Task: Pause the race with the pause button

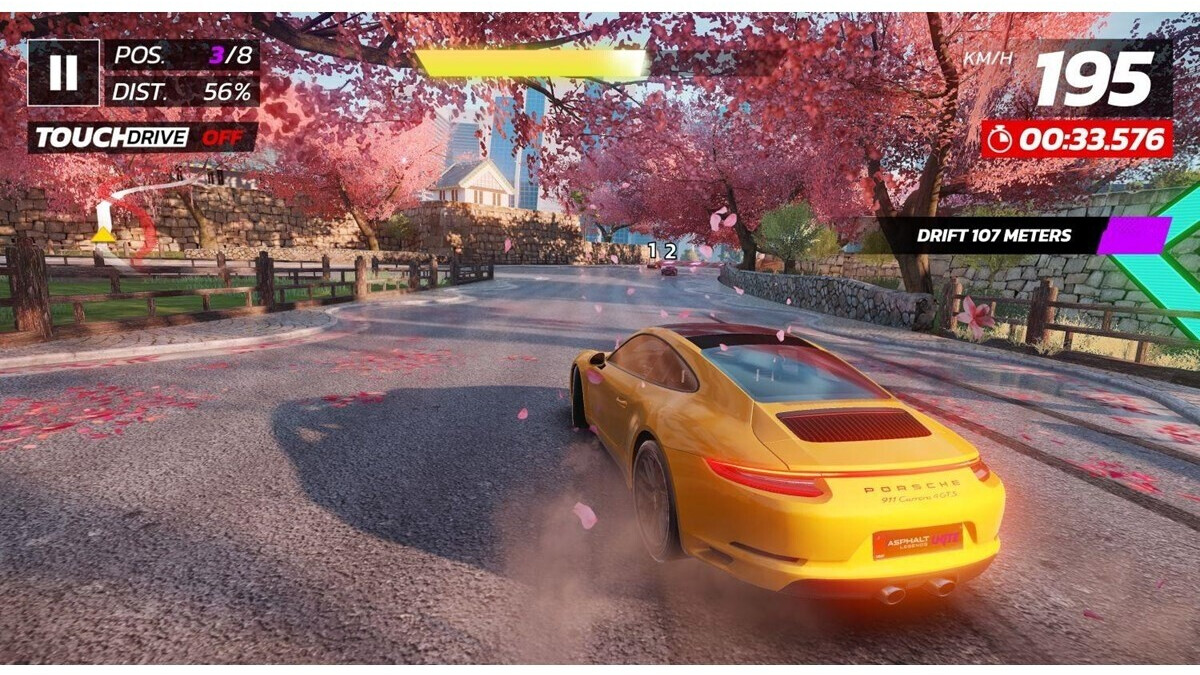Action: coord(63,72)
